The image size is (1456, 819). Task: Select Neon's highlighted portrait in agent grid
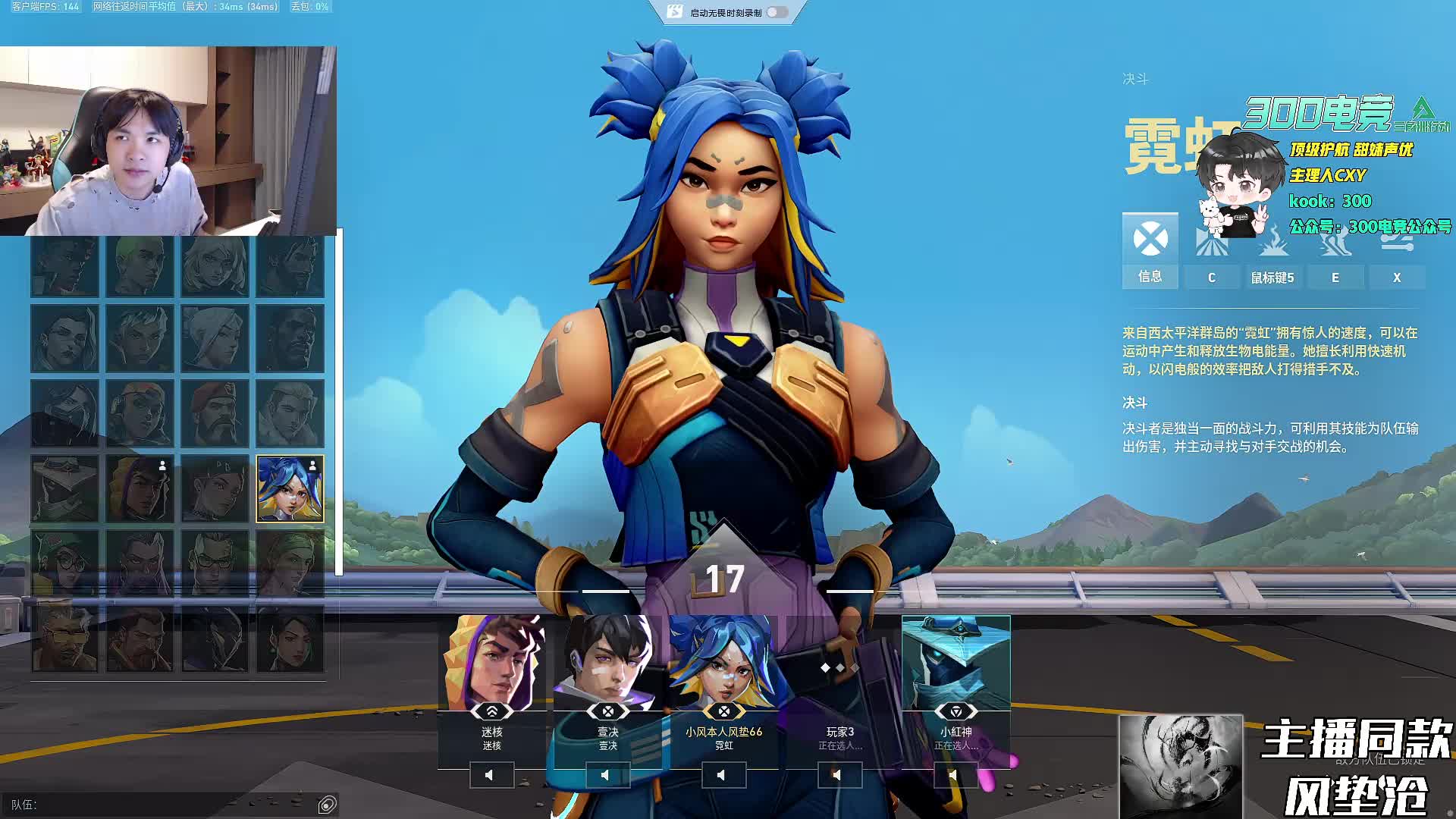point(290,488)
